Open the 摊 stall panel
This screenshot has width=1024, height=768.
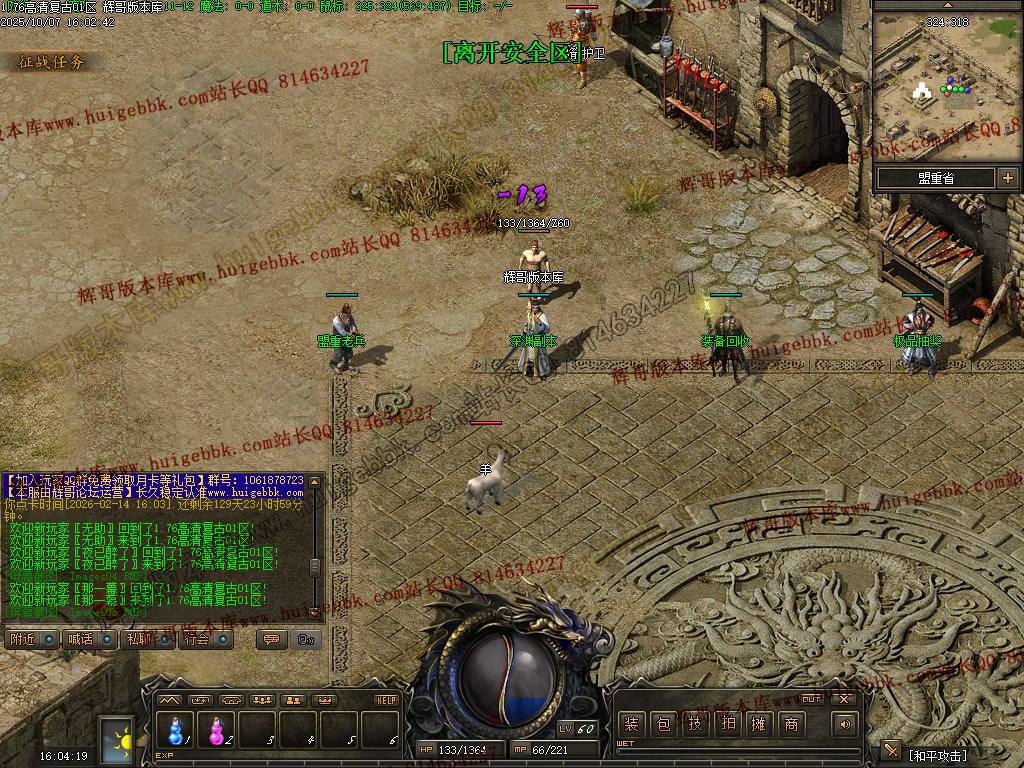[x=759, y=724]
